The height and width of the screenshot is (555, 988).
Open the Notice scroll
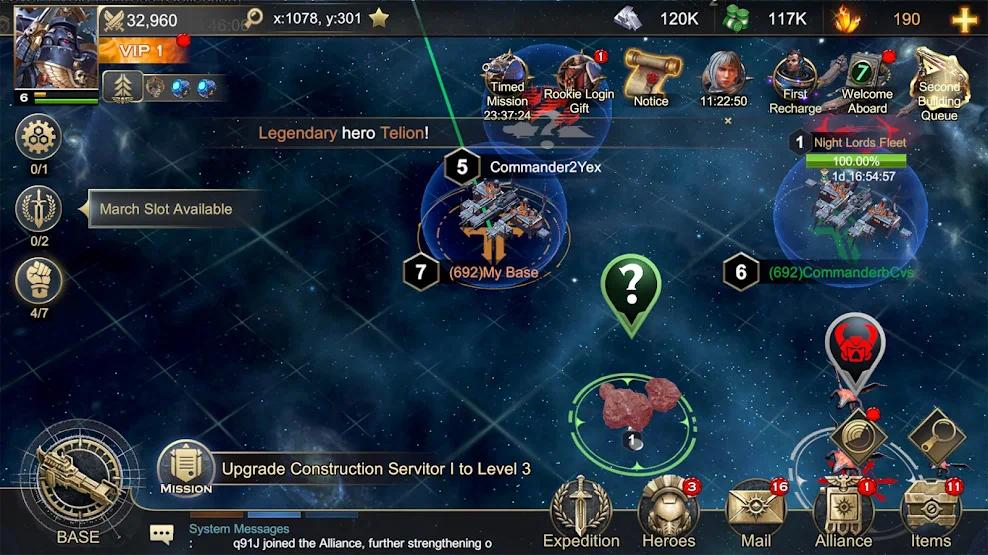point(651,77)
